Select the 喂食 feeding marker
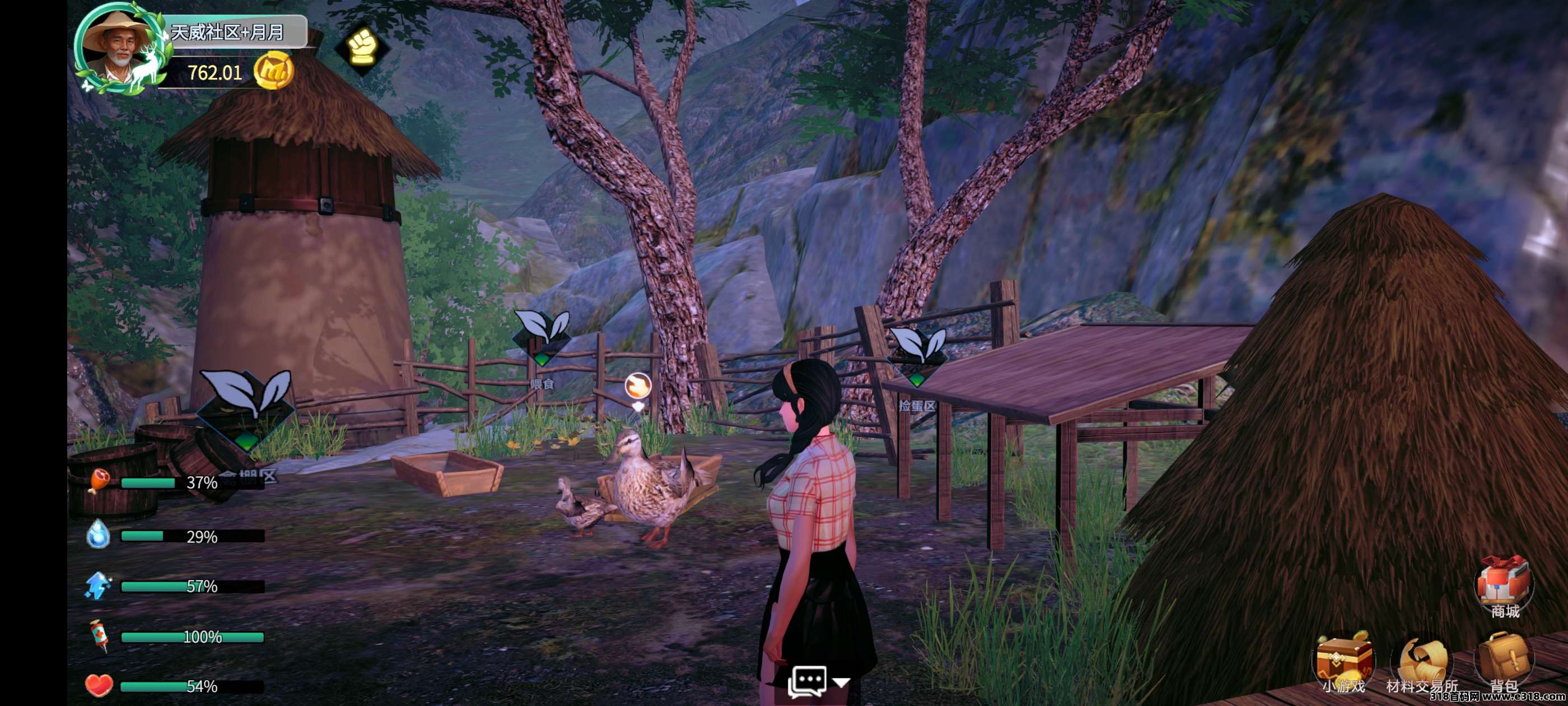The height and width of the screenshot is (706, 1568). coord(542,338)
